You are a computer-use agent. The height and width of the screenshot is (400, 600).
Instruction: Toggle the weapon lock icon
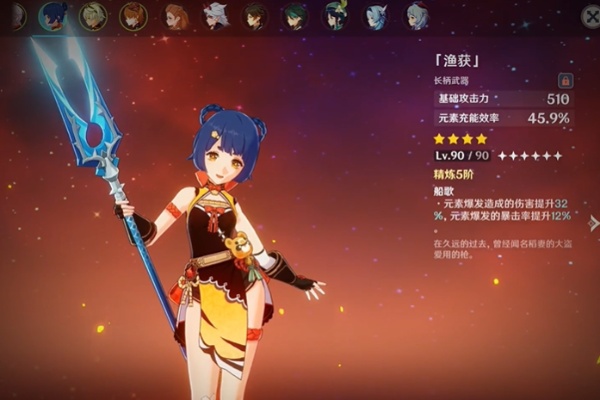click(566, 80)
